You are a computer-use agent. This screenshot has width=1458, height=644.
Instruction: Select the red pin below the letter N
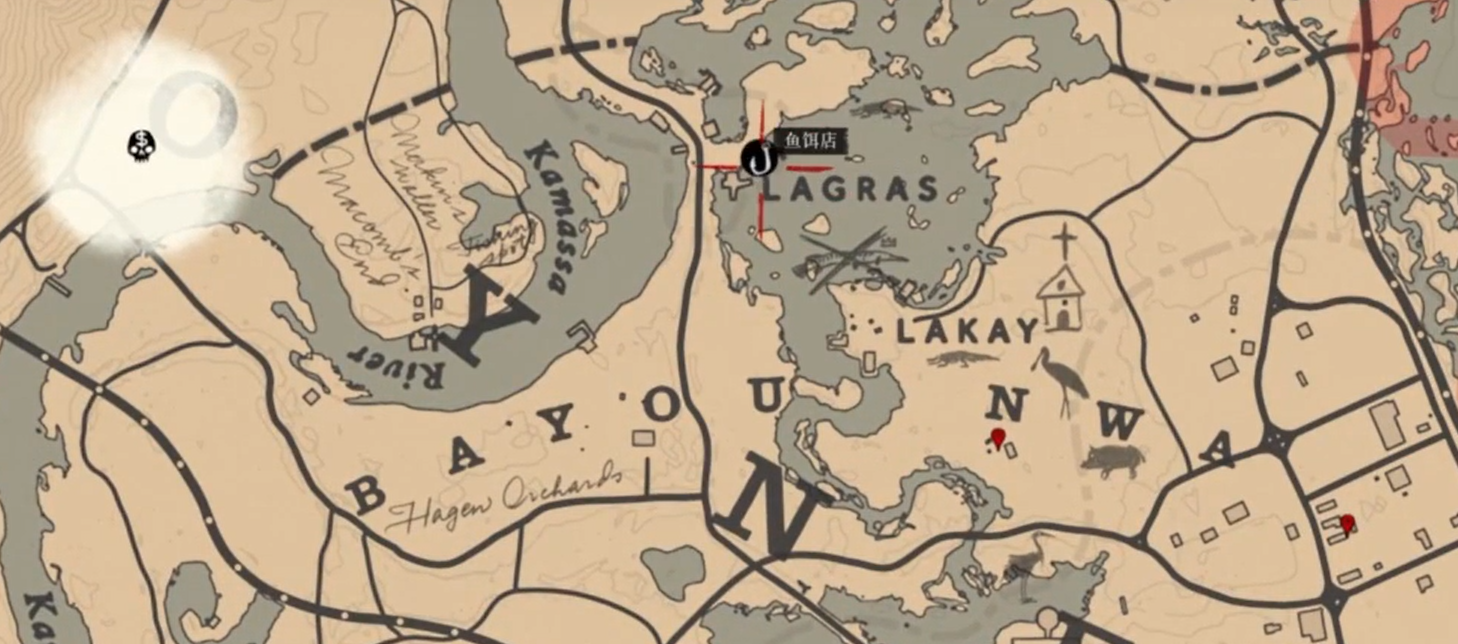[x=997, y=437]
